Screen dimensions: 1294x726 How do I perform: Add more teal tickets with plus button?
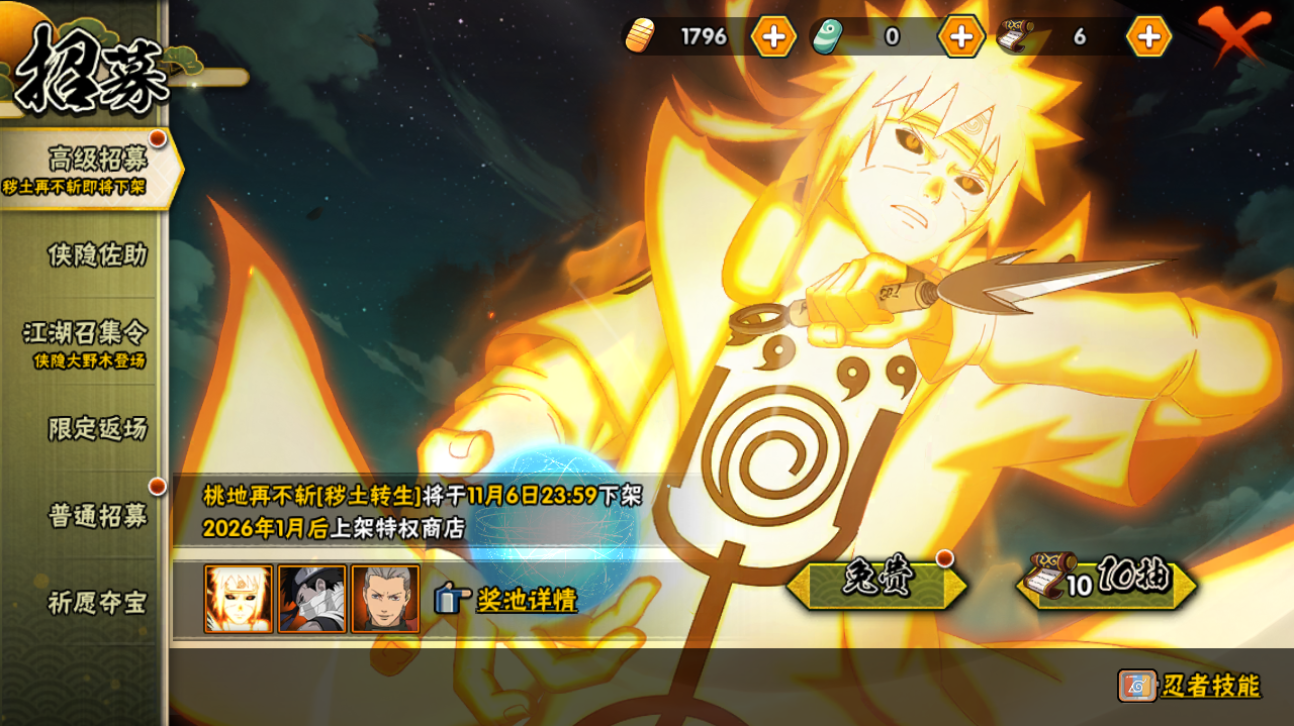tap(961, 37)
